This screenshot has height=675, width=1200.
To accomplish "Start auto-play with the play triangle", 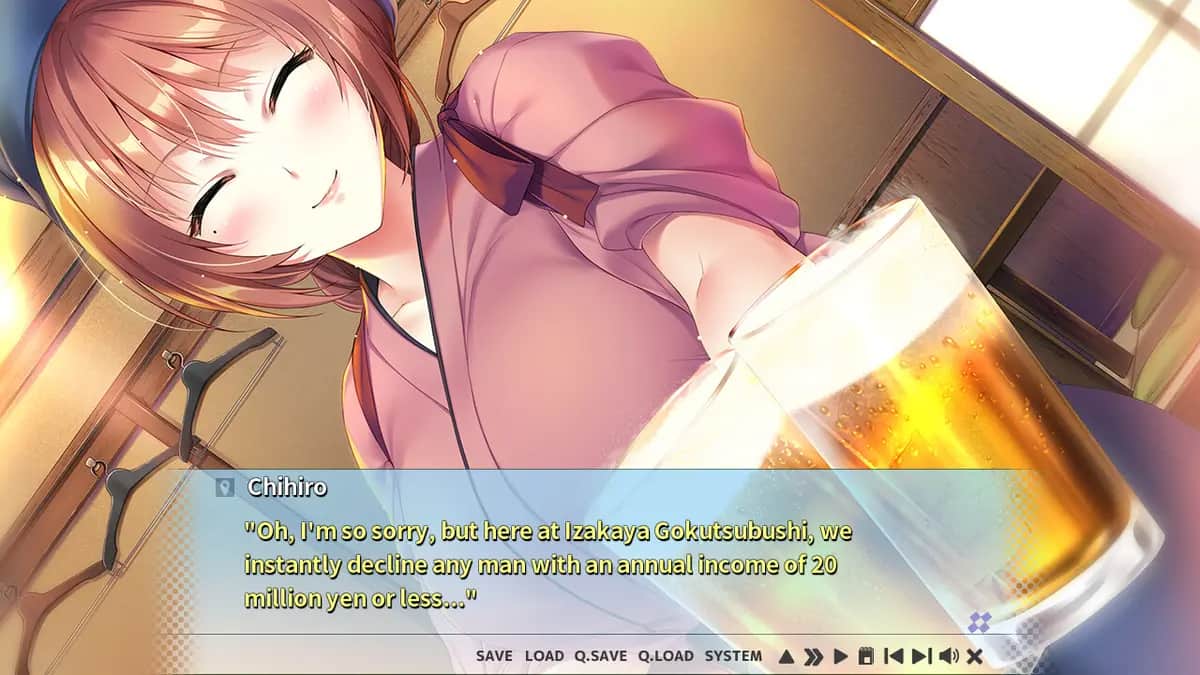I will point(841,657).
